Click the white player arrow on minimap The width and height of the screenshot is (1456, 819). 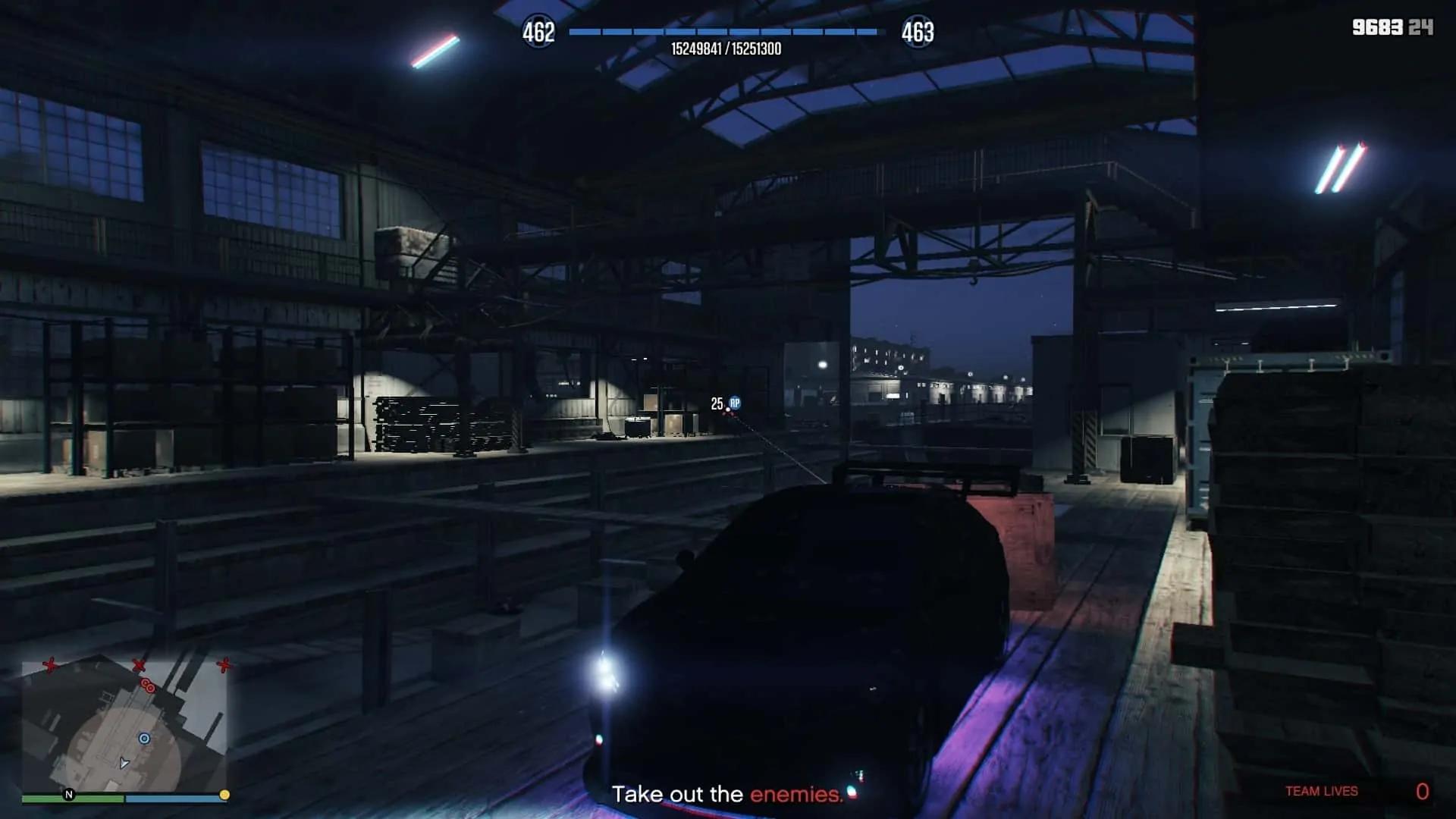click(x=124, y=764)
